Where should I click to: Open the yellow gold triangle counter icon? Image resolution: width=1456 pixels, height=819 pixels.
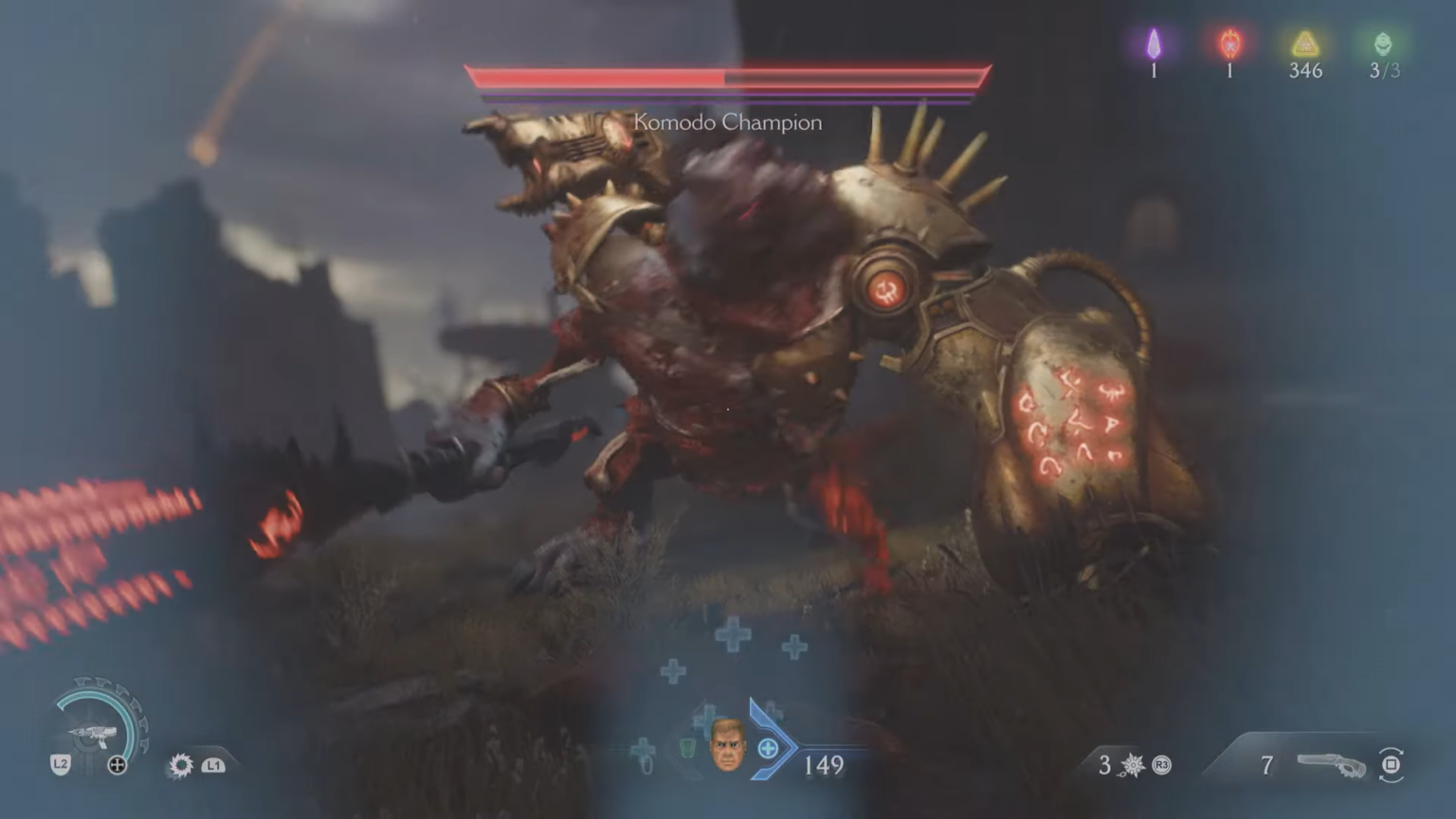(1307, 42)
